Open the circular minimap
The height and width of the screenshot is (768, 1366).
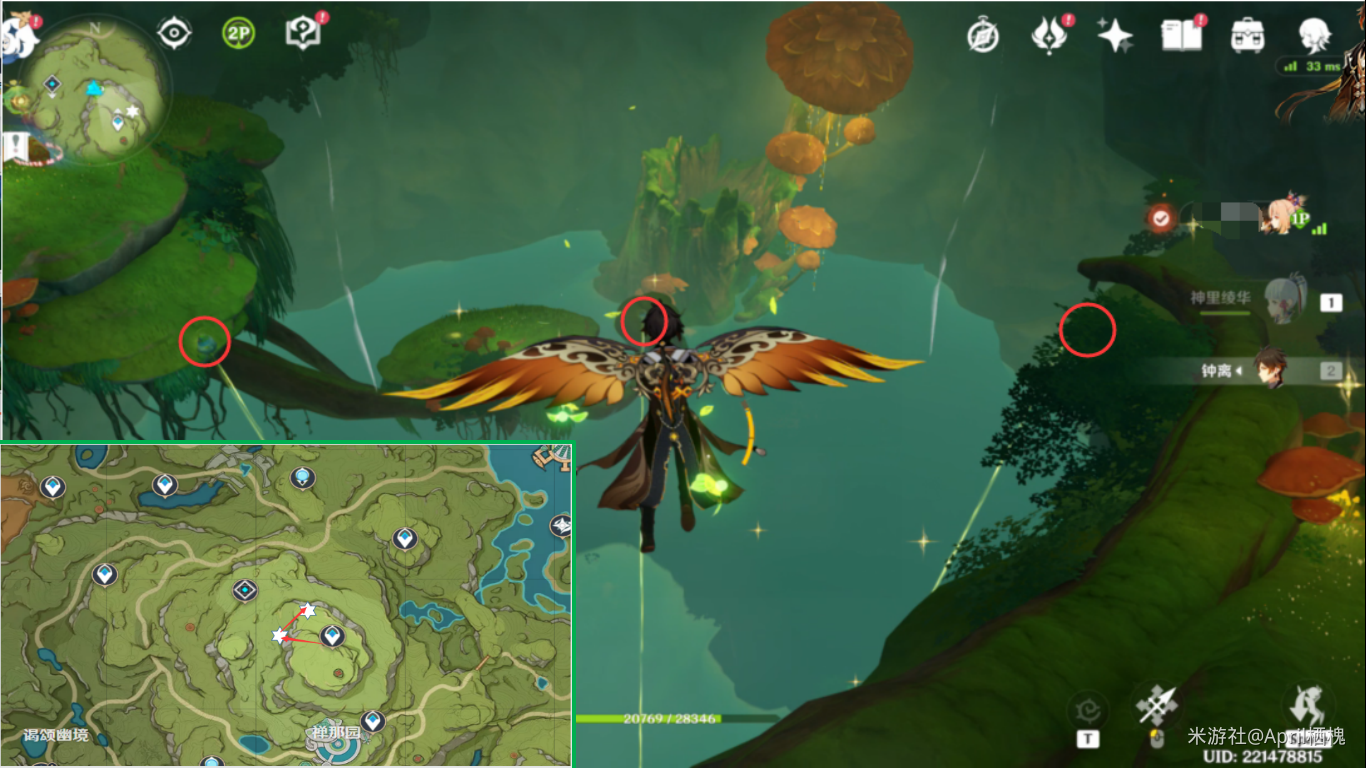click(x=94, y=92)
